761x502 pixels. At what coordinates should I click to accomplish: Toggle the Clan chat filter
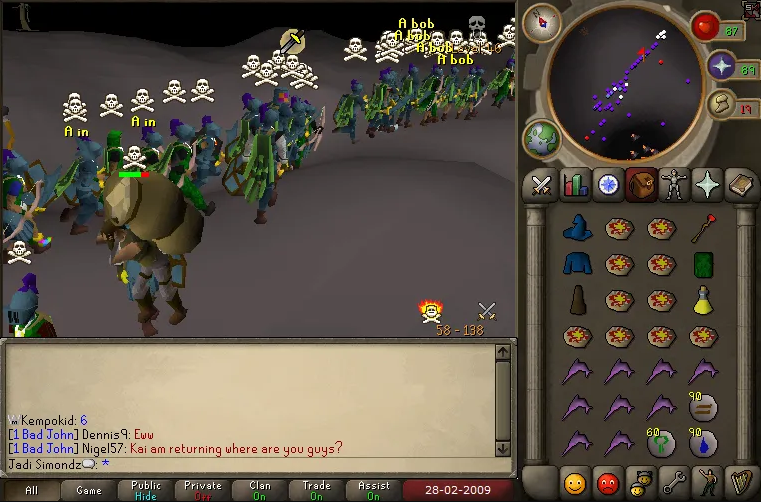click(260, 490)
